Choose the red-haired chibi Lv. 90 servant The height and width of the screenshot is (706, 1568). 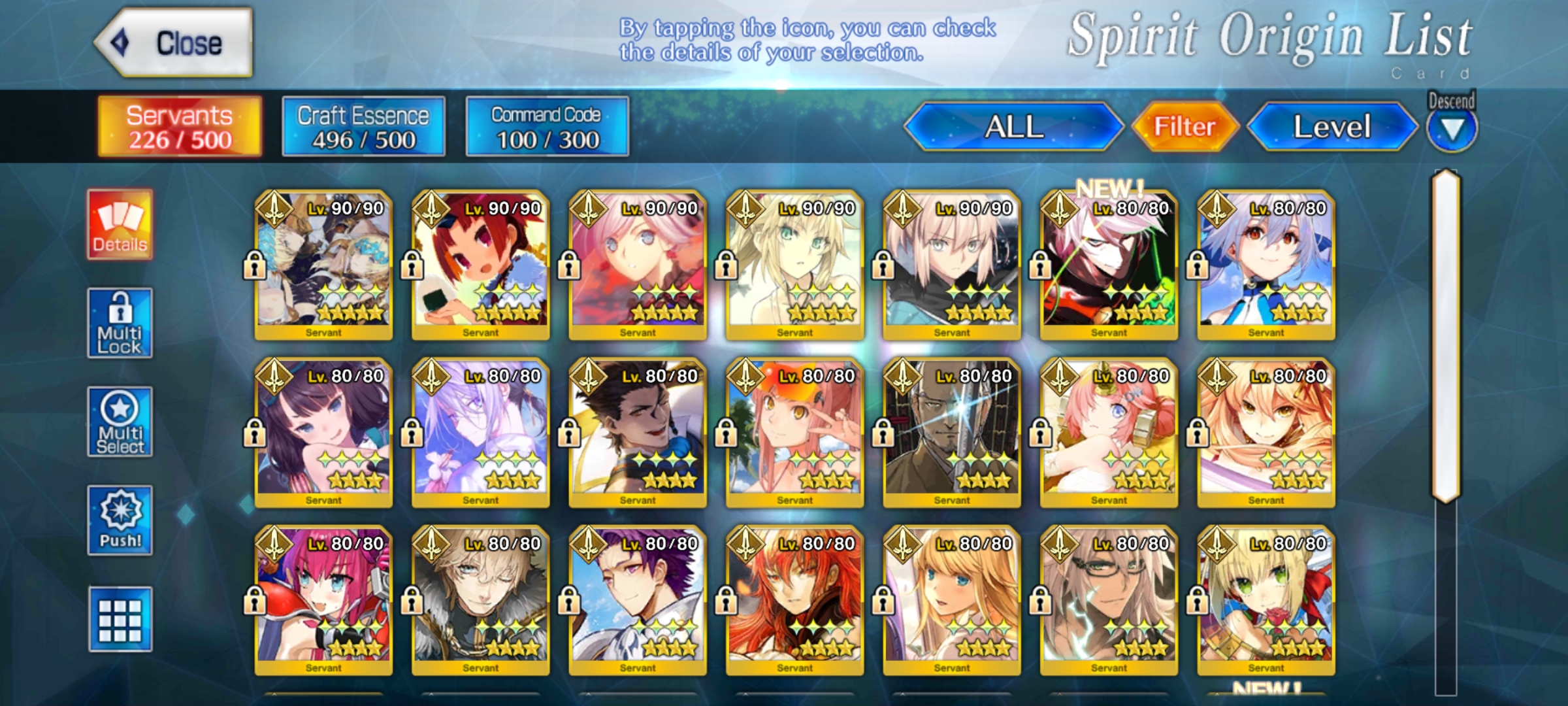coord(481,265)
